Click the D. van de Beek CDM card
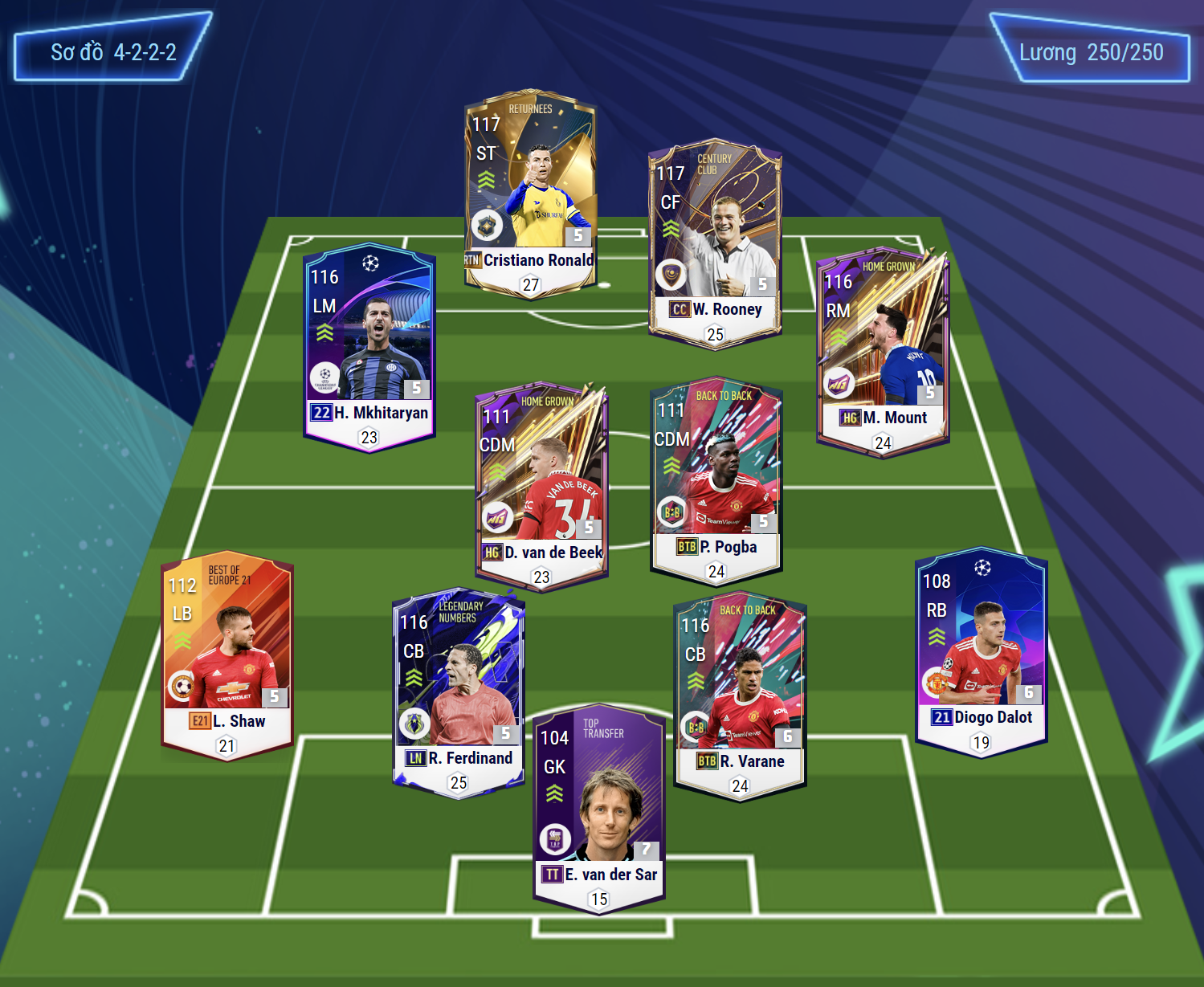This screenshot has width=1204, height=987. click(541, 485)
